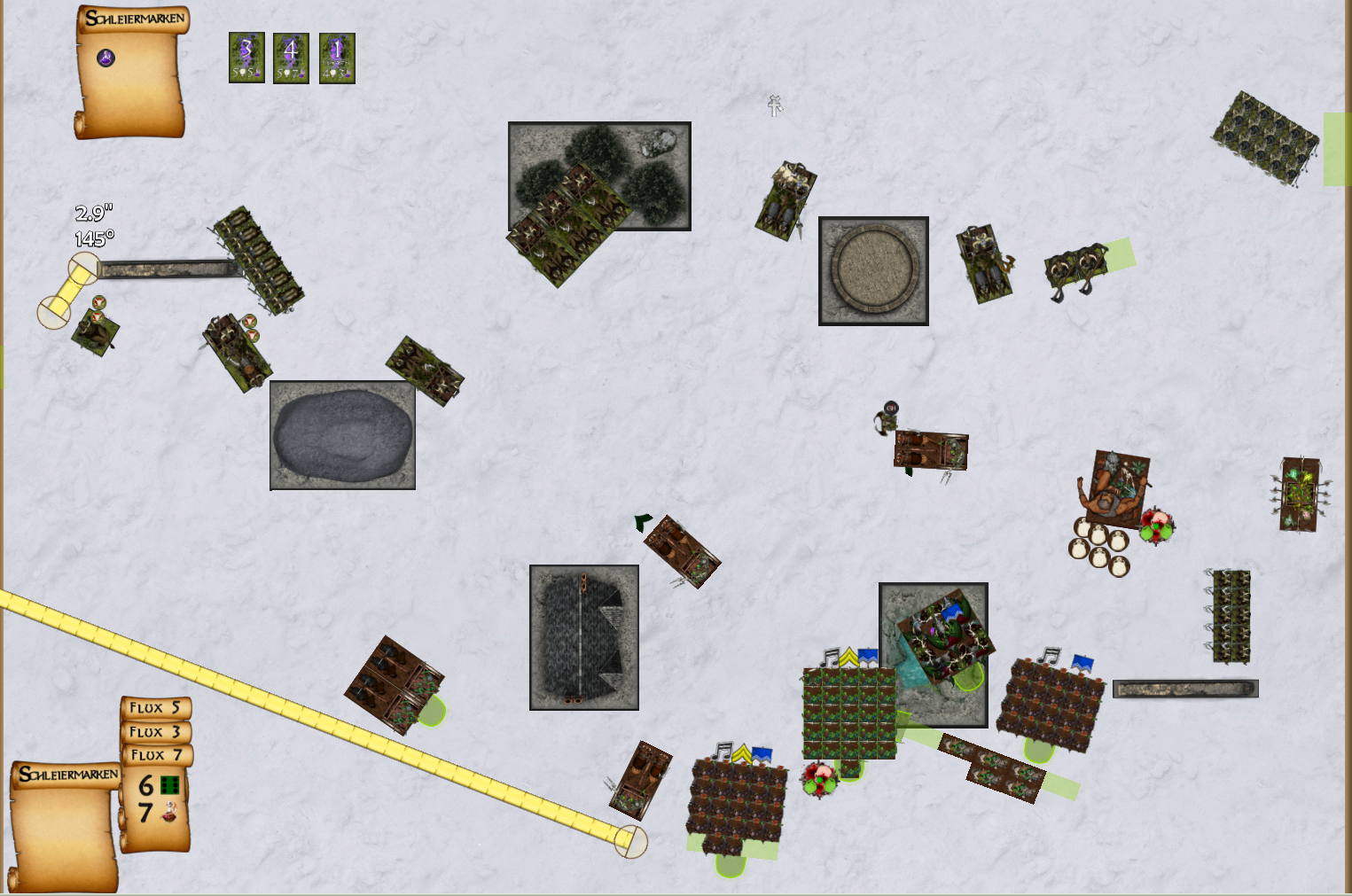The width and height of the screenshot is (1352, 896).
Task: Select the flux card numbered 1
Action: pos(337,58)
